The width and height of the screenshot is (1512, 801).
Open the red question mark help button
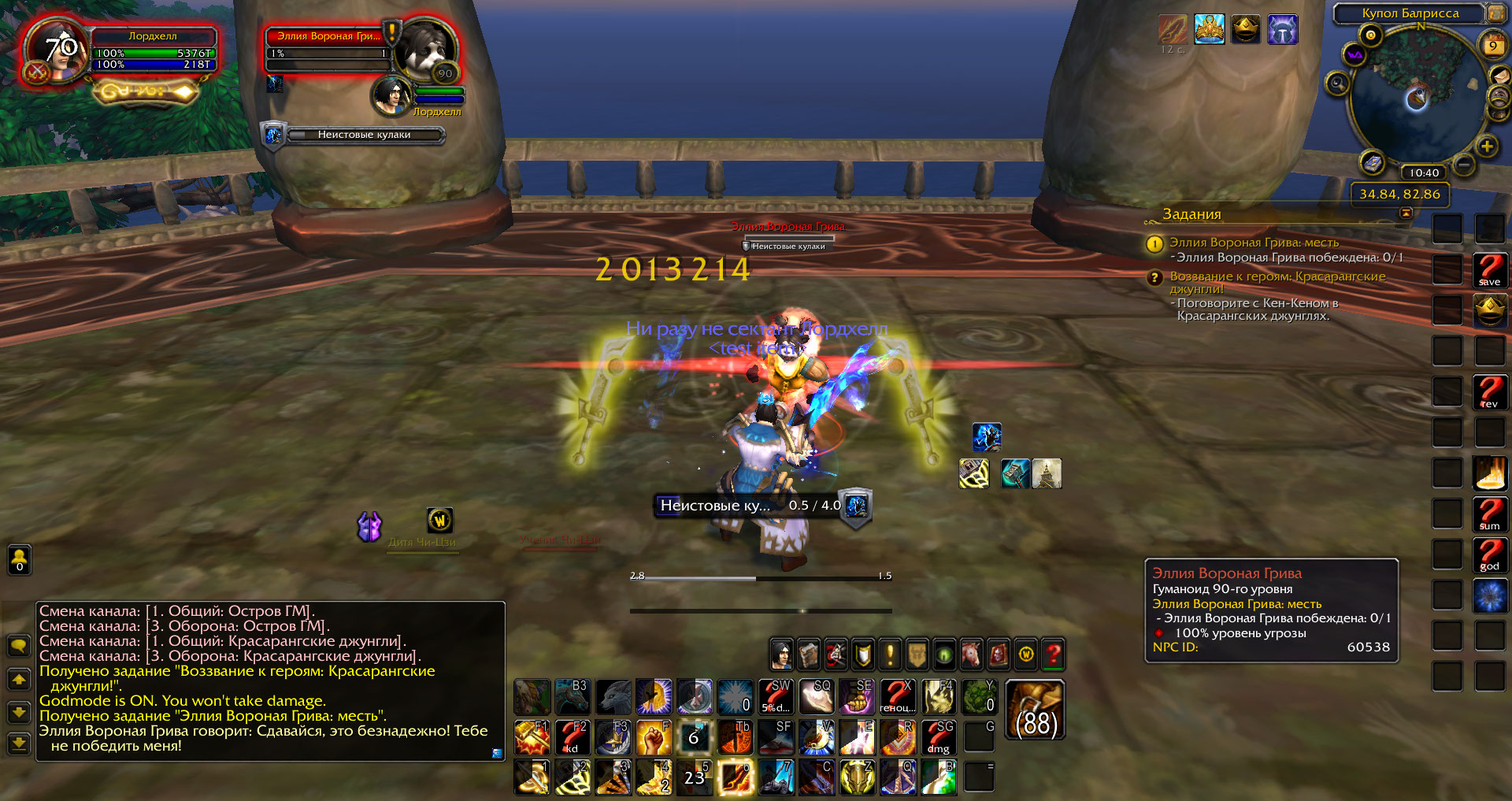[1053, 654]
